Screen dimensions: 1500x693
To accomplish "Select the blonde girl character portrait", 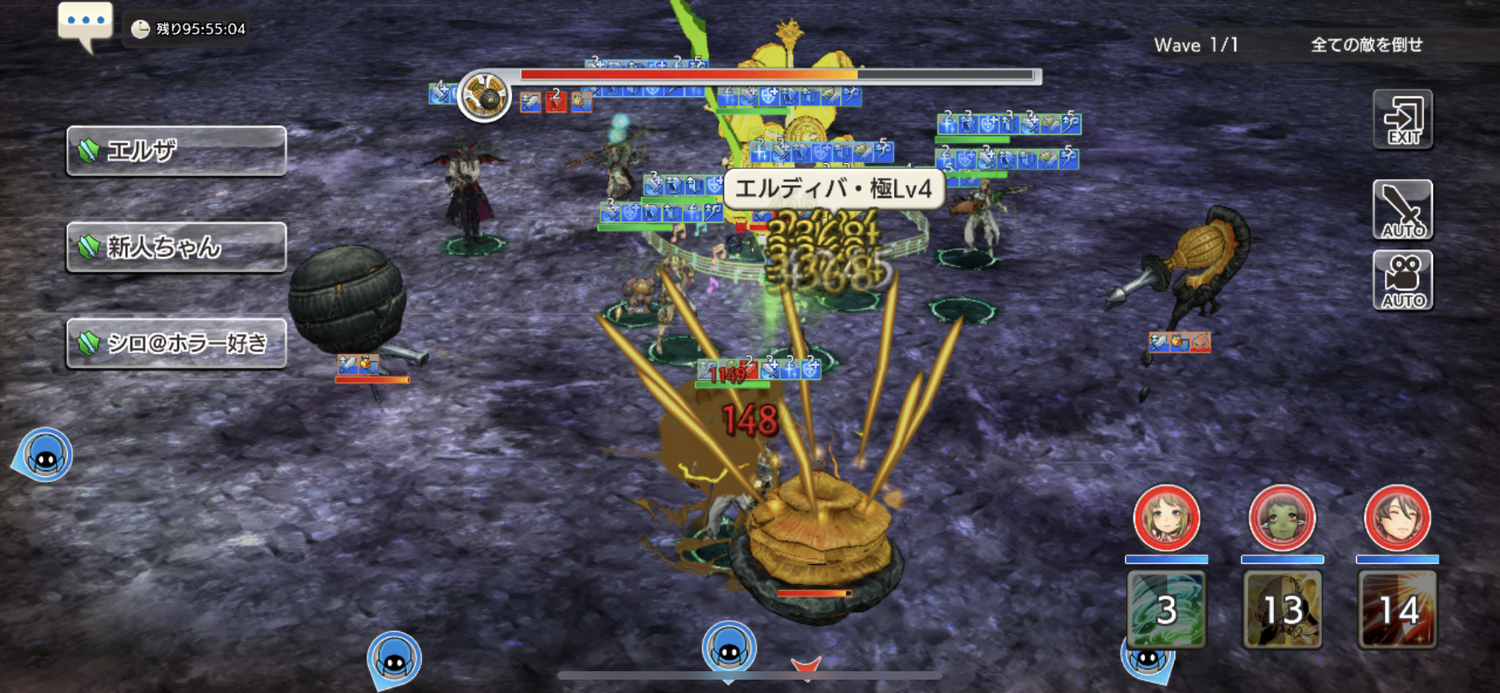I will 1166,519.
